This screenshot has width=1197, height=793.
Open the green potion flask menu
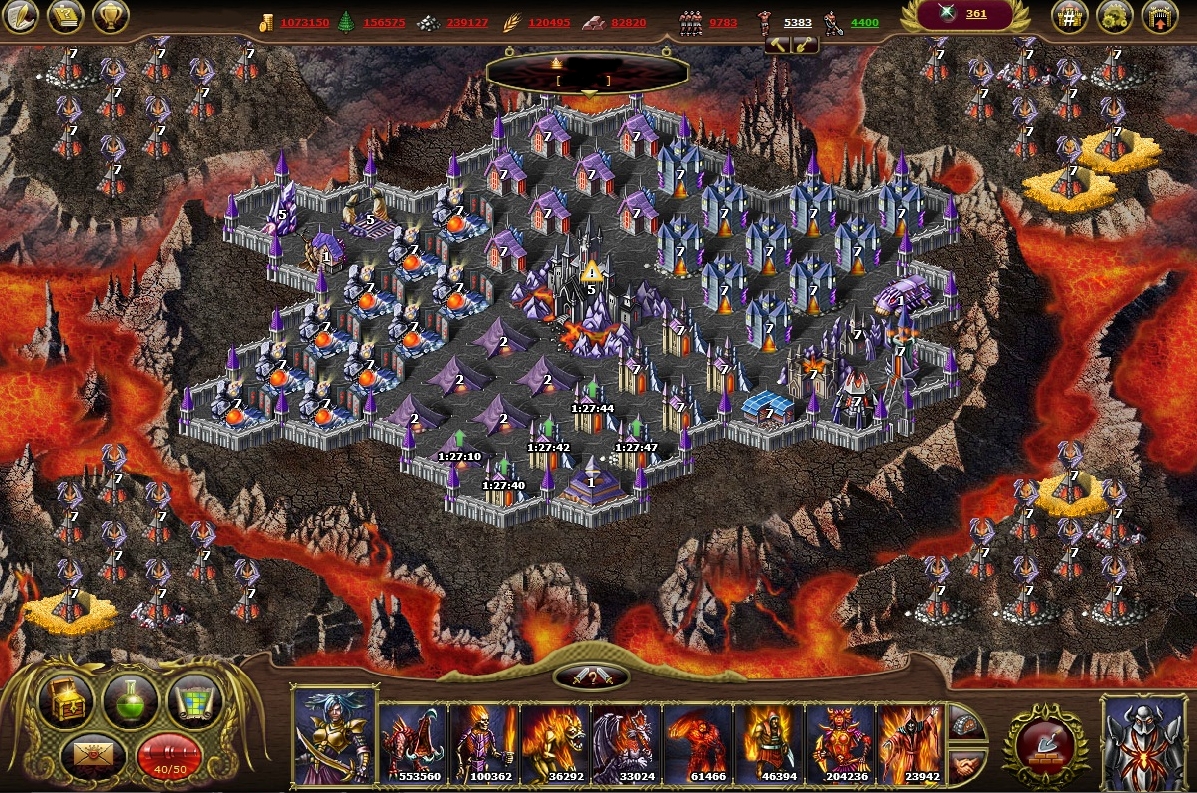tap(131, 699)
